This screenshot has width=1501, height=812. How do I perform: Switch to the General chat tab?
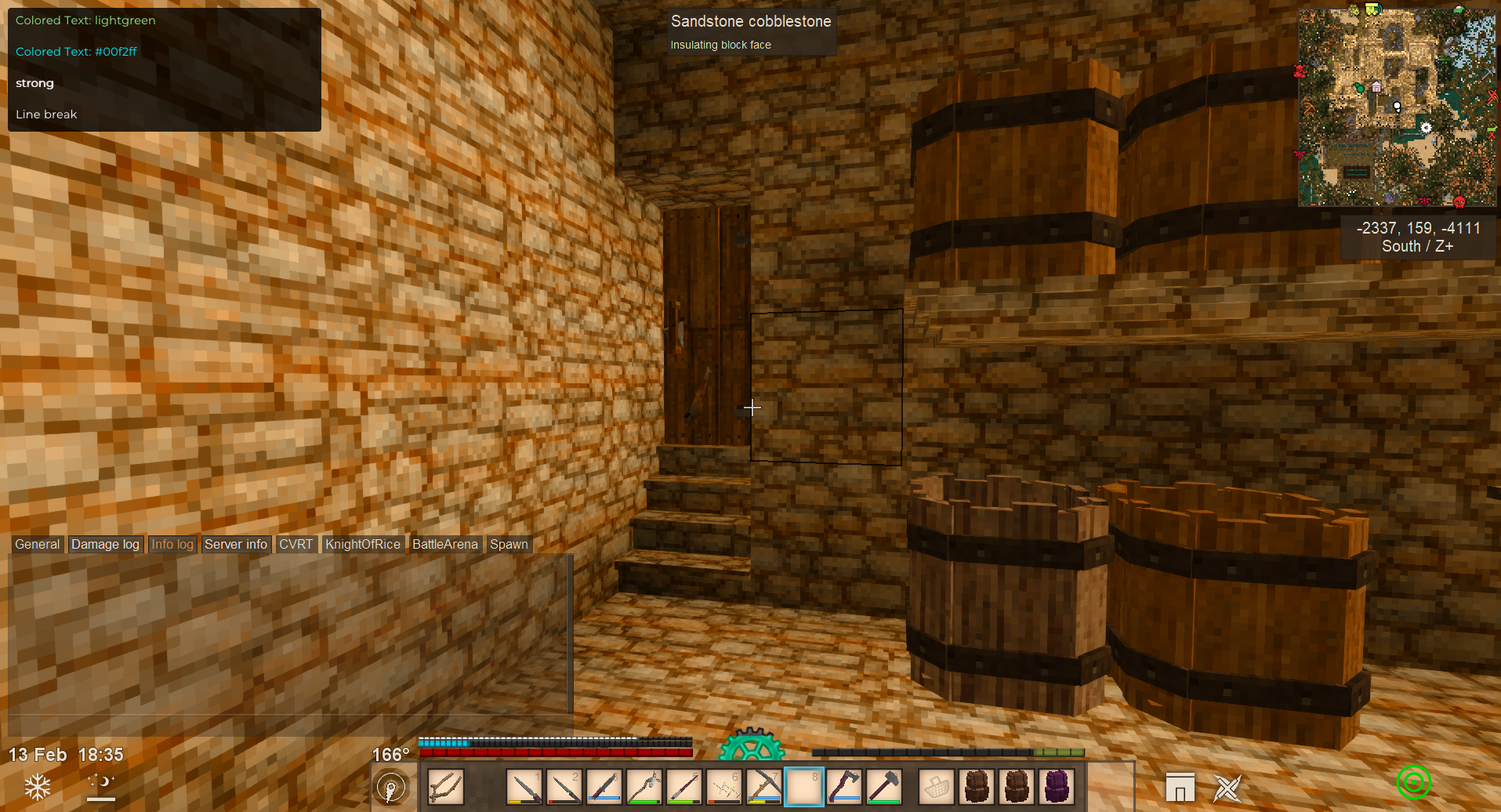pyautogui.click(x=37, y=544)
